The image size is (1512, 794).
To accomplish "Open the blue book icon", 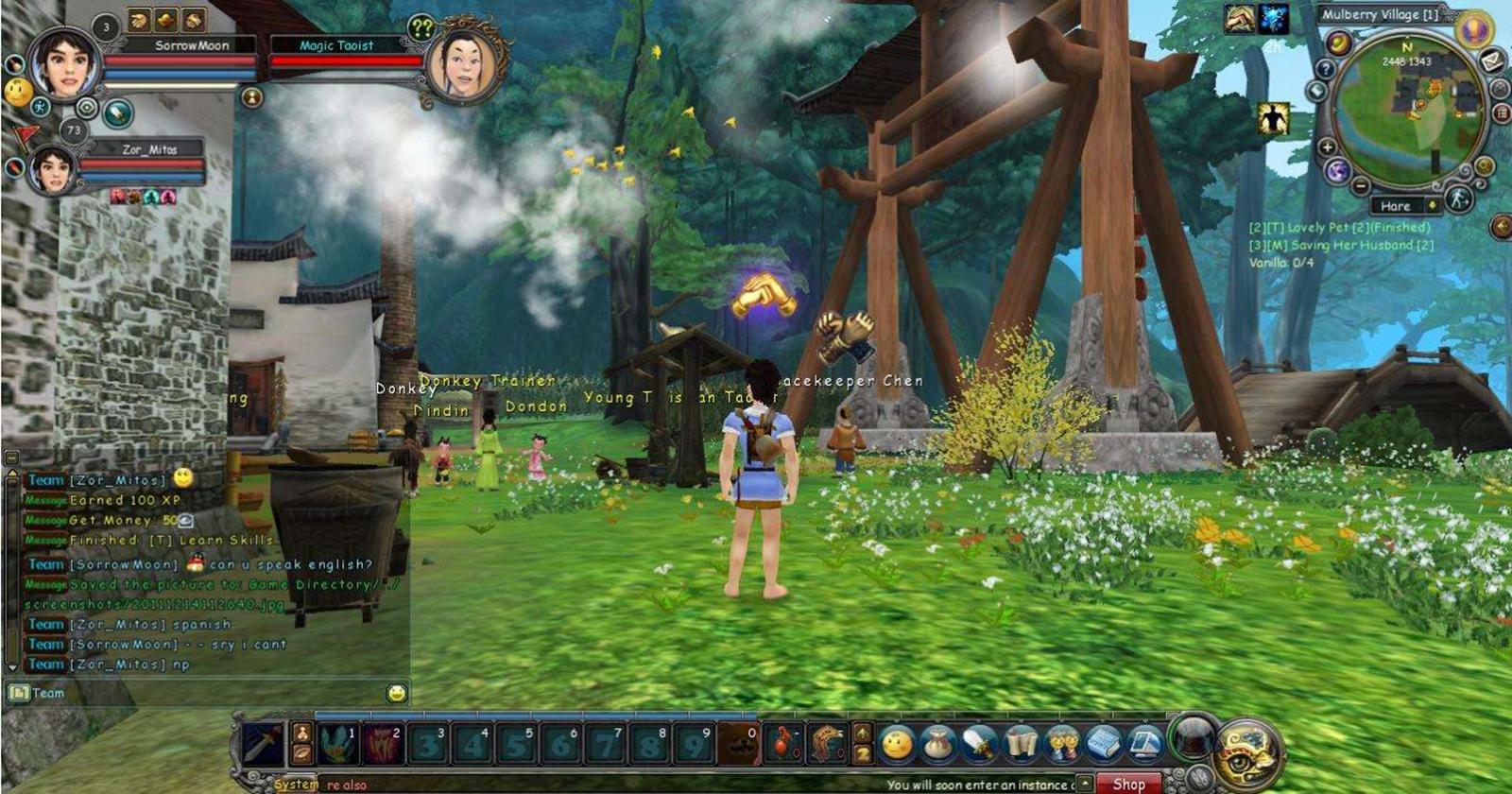I will pyautogui.click(x=1103, y=744).
